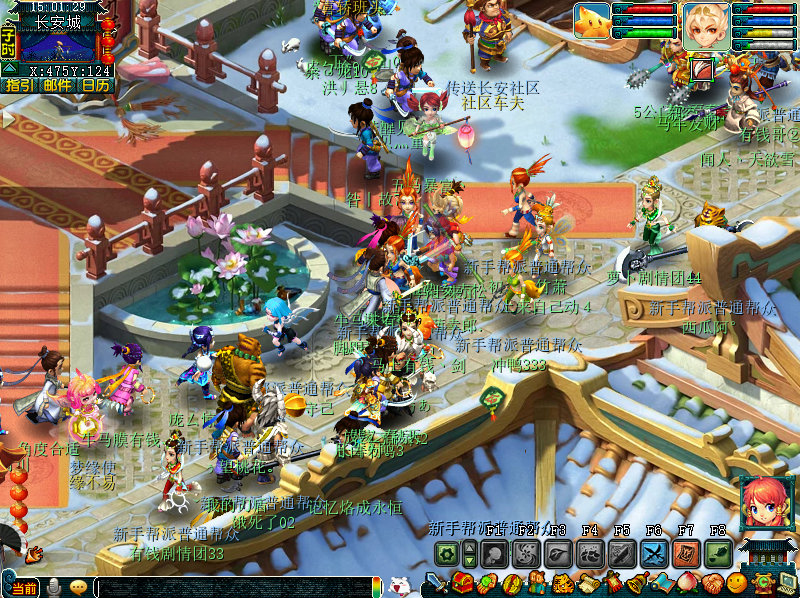Select the F1 skill slot
Viewport: 800px width, 598px height.
[492, 553]
